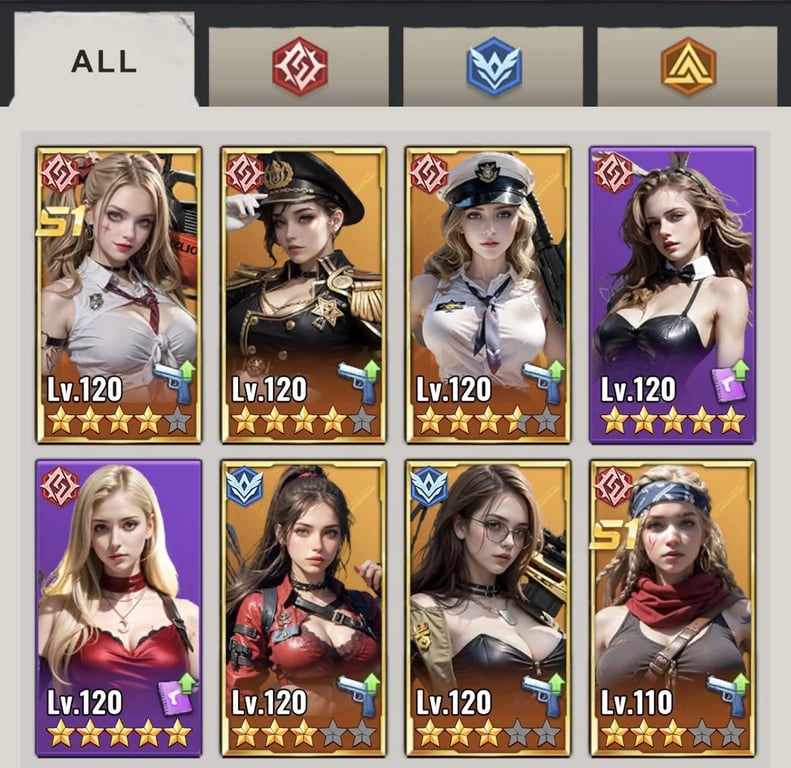Open the pigtailed hero card with chainsaw
The image size is (791, 768).
(x=119, y=295)
